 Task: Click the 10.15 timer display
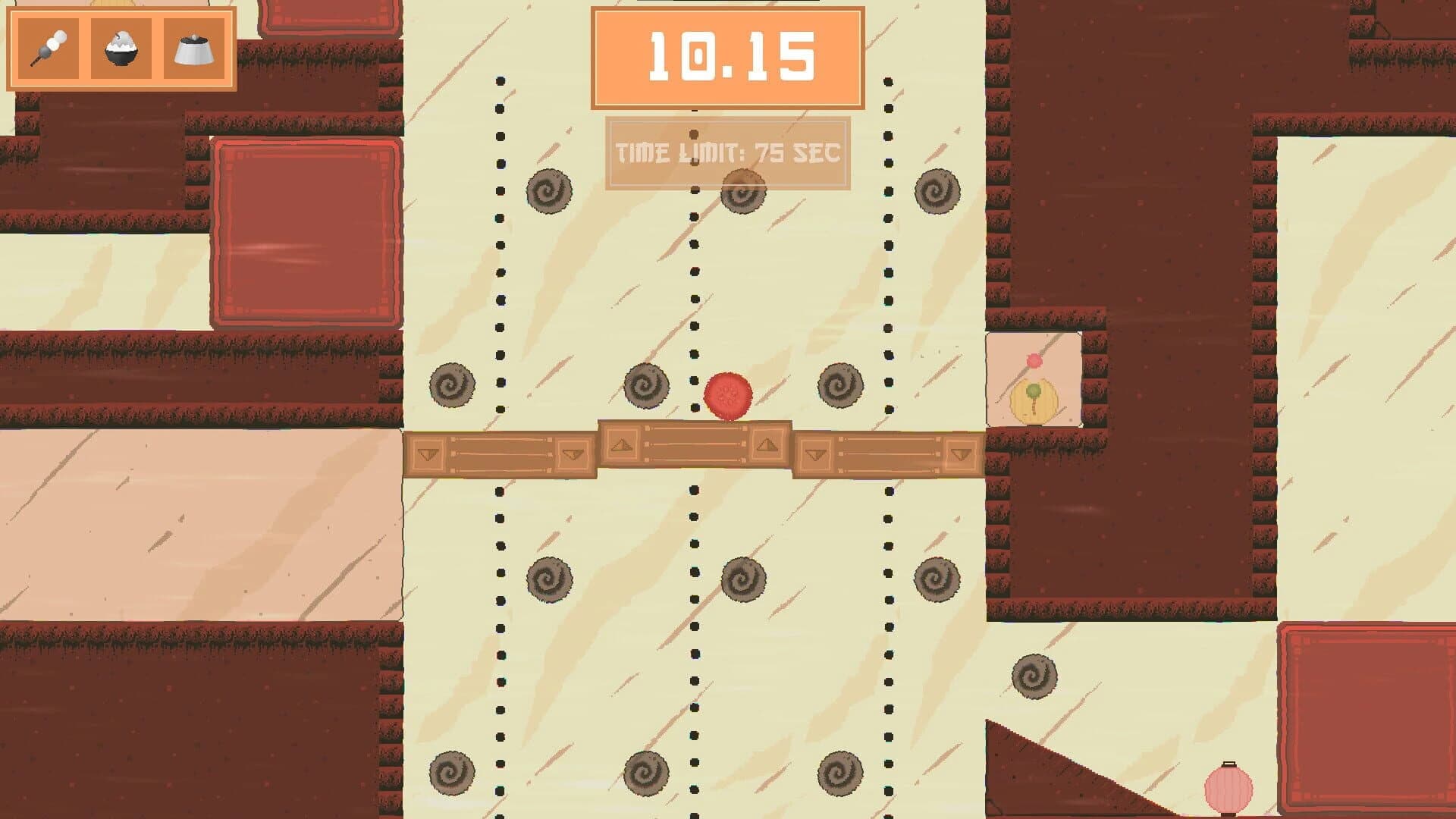(x=730, y=57)
